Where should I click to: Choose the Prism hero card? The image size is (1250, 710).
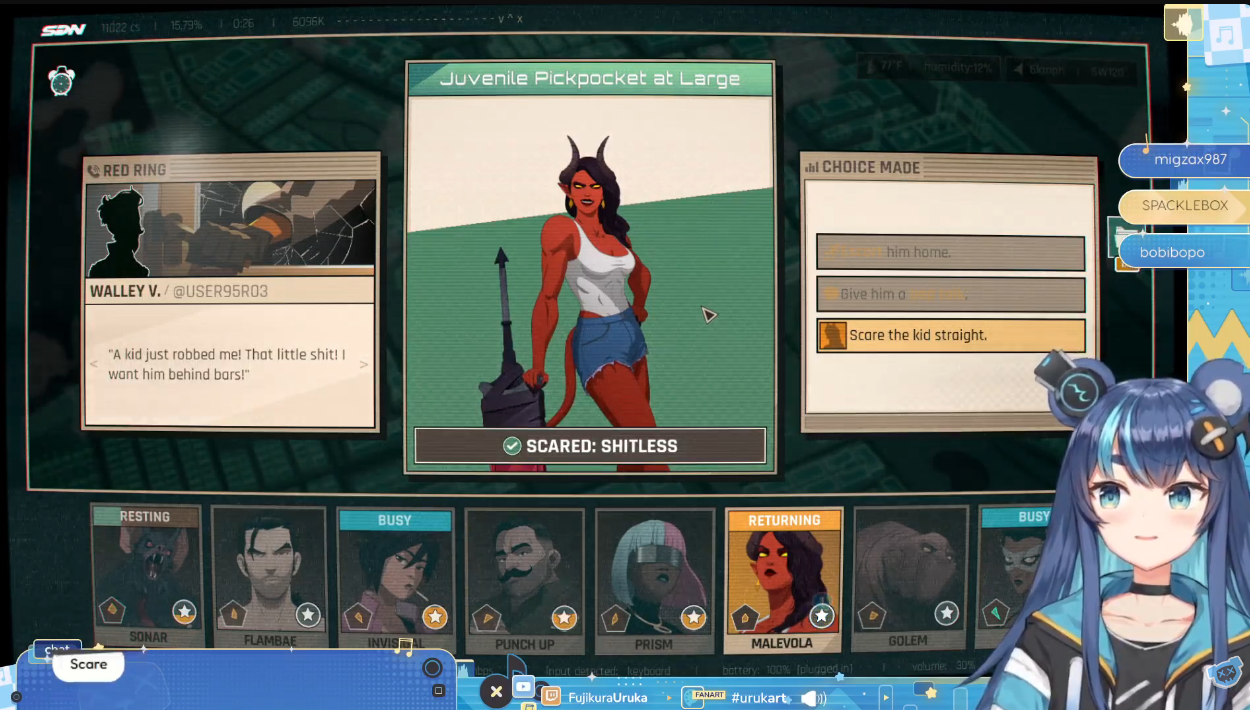[653, 580]
